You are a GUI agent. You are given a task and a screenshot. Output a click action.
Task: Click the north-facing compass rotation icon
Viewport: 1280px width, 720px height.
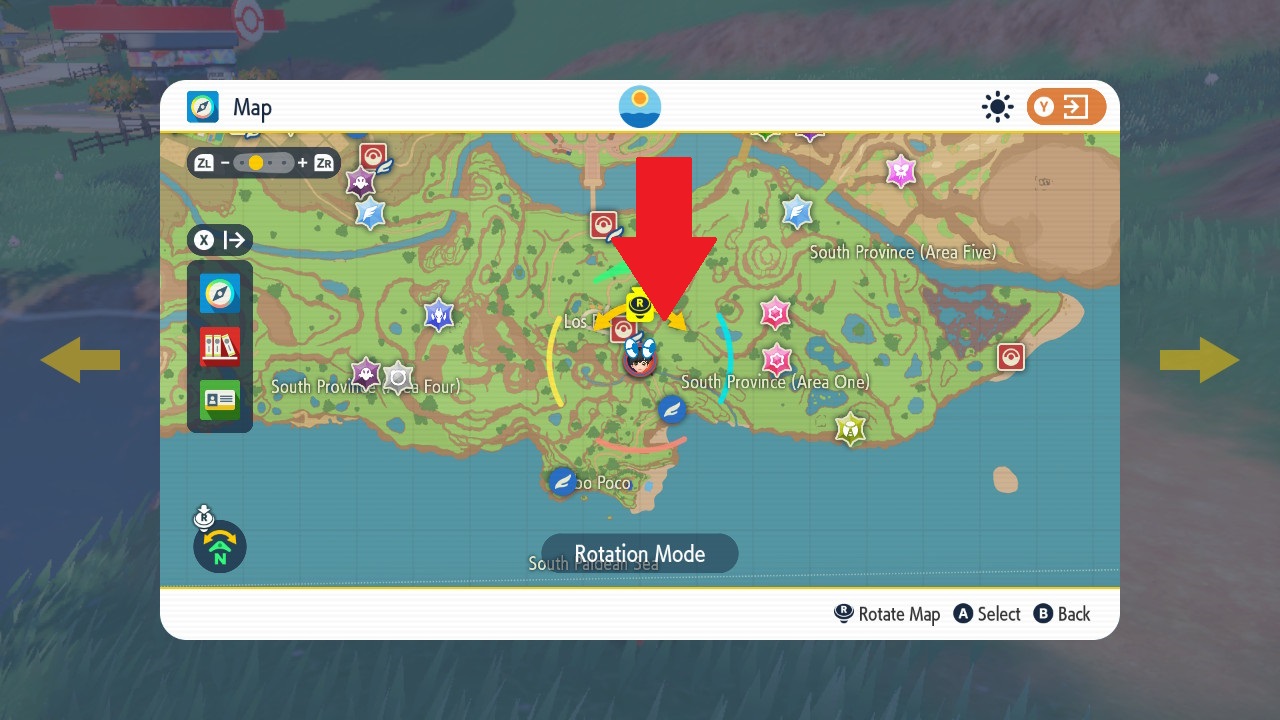tap(220, 547)
